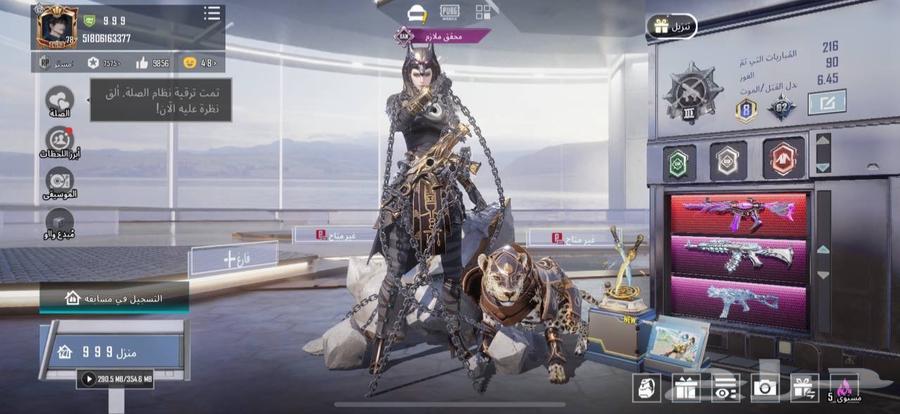Open the competition registration banner

pos(114,298)
